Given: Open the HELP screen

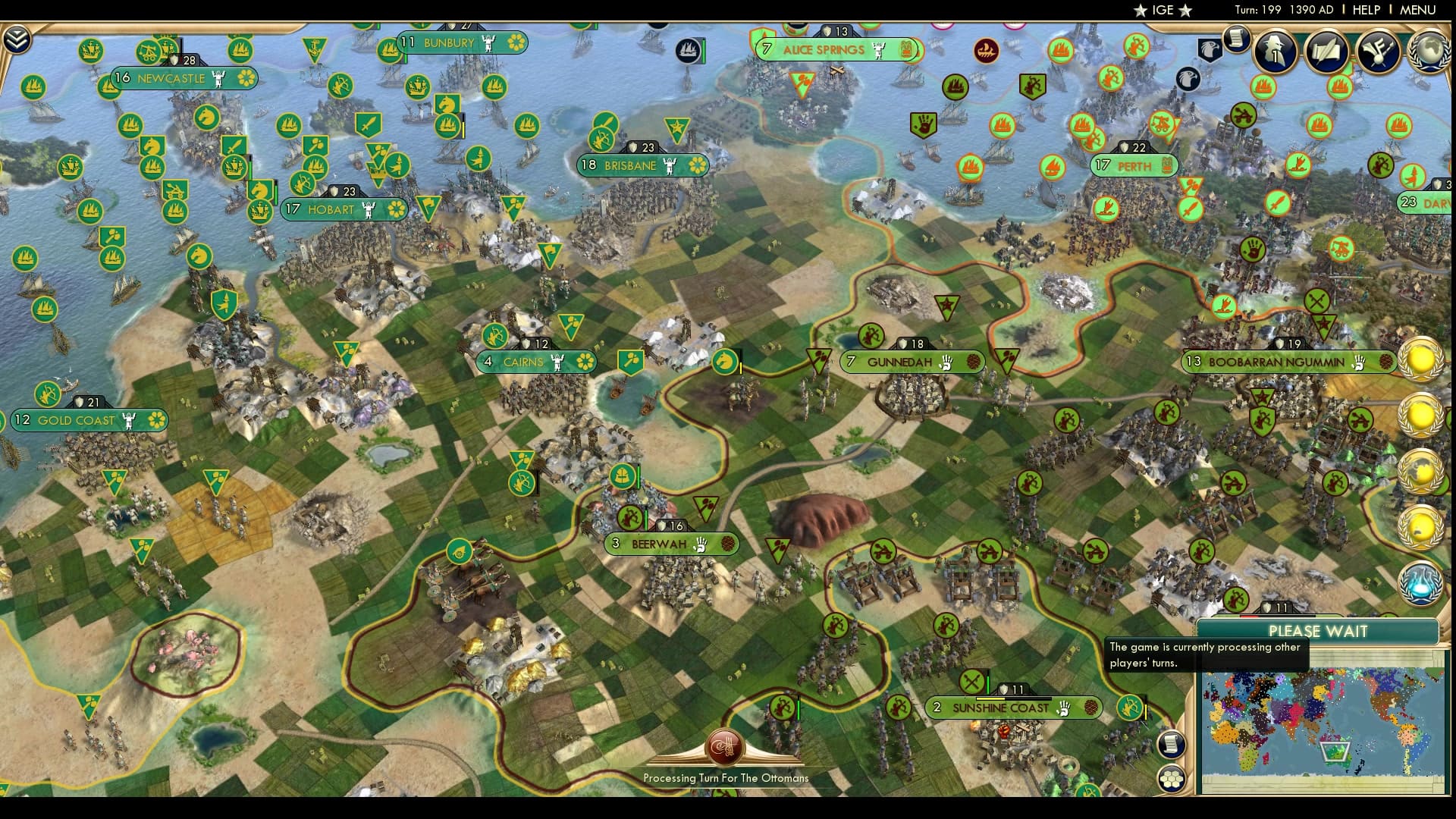Looking at the screenshot, I should click(x=1365, y=10).
